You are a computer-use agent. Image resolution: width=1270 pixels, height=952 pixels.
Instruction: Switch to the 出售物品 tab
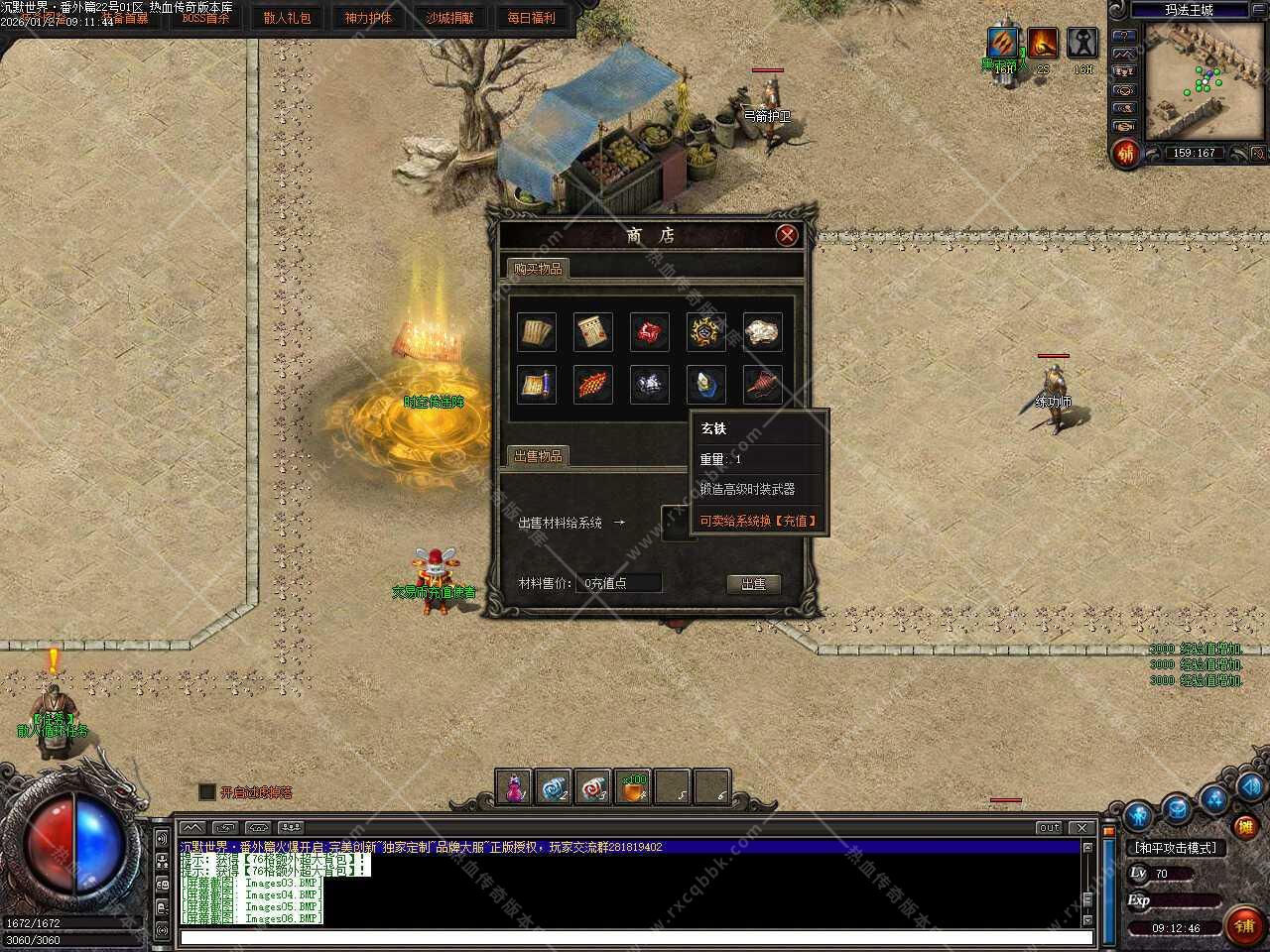click(x=538, y=456)
